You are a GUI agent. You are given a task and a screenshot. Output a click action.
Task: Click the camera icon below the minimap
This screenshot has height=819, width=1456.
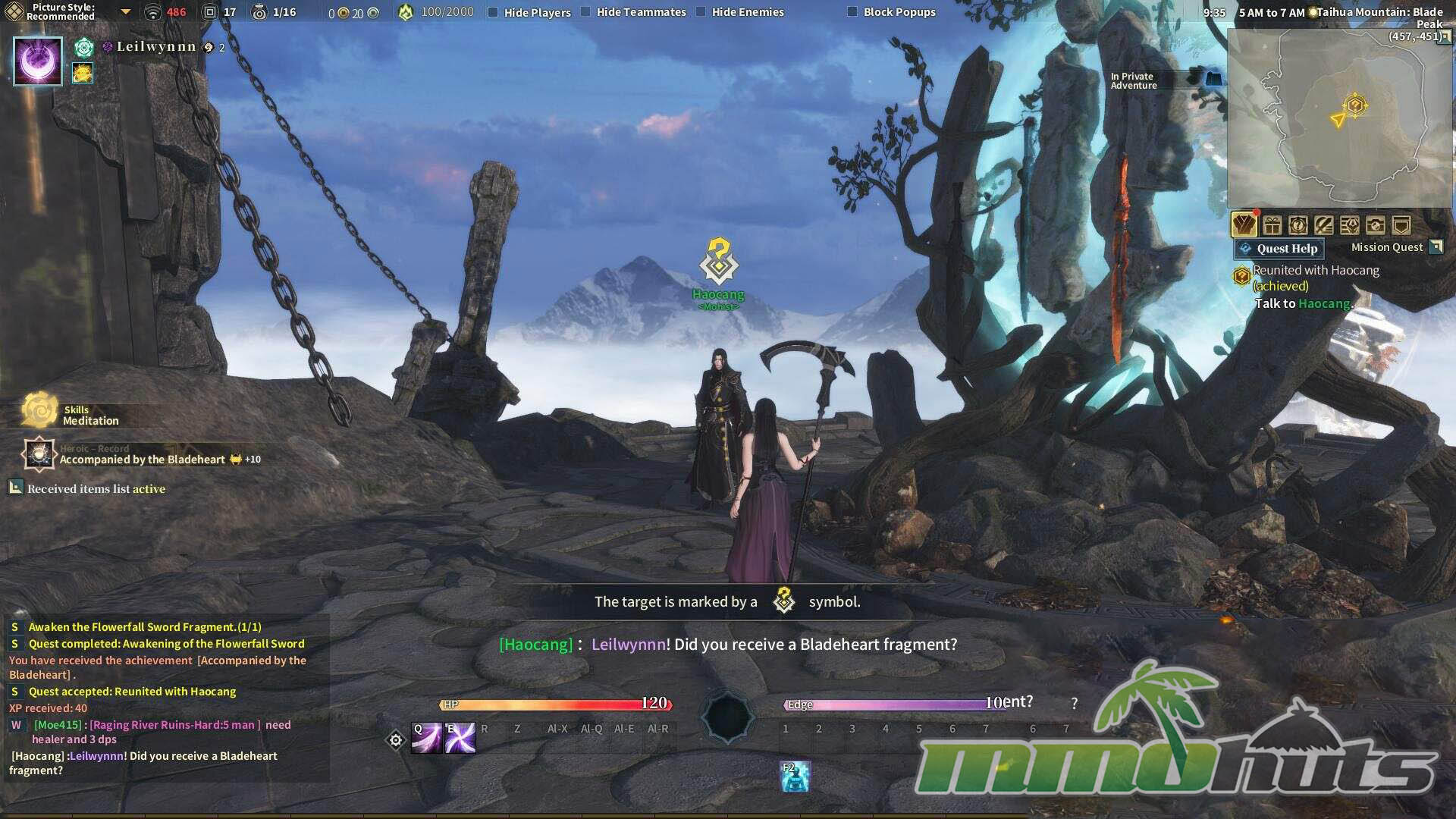(x=1375, y=225)
